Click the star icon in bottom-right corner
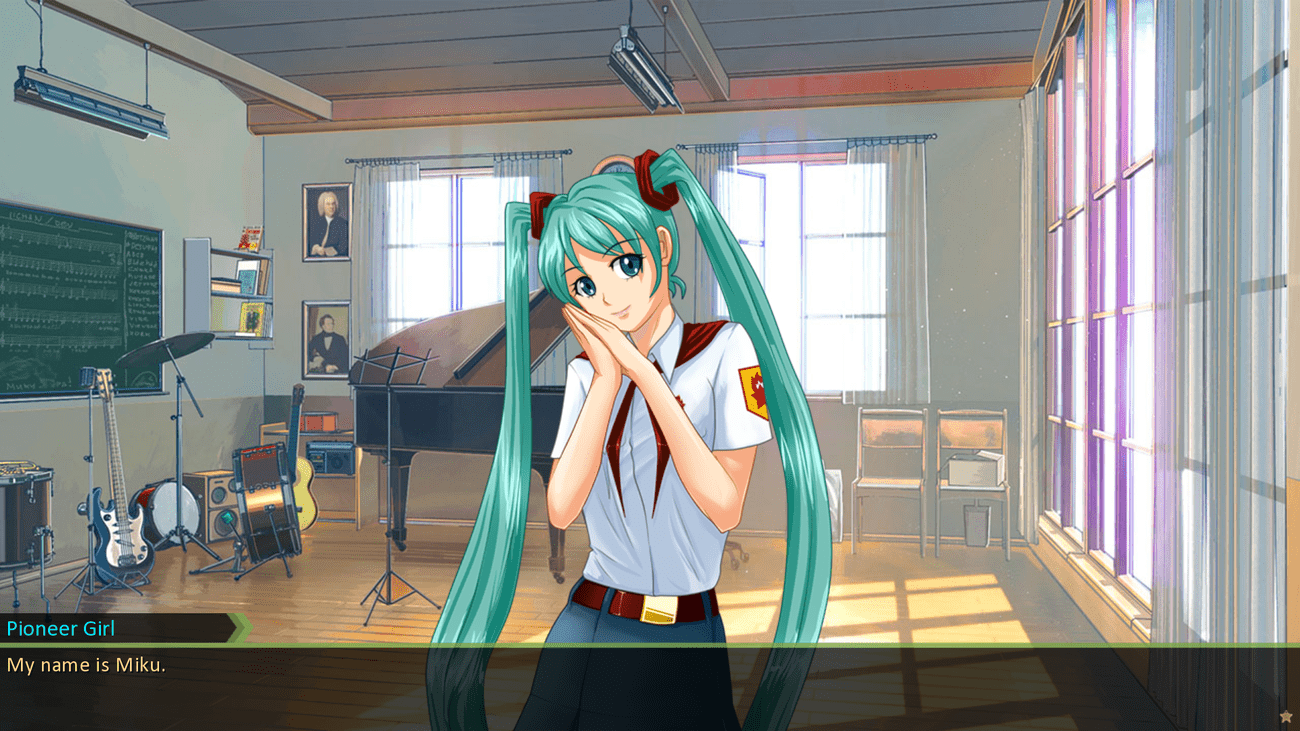This screenshot has height=731, width=1300. (x=1286, y=715)
